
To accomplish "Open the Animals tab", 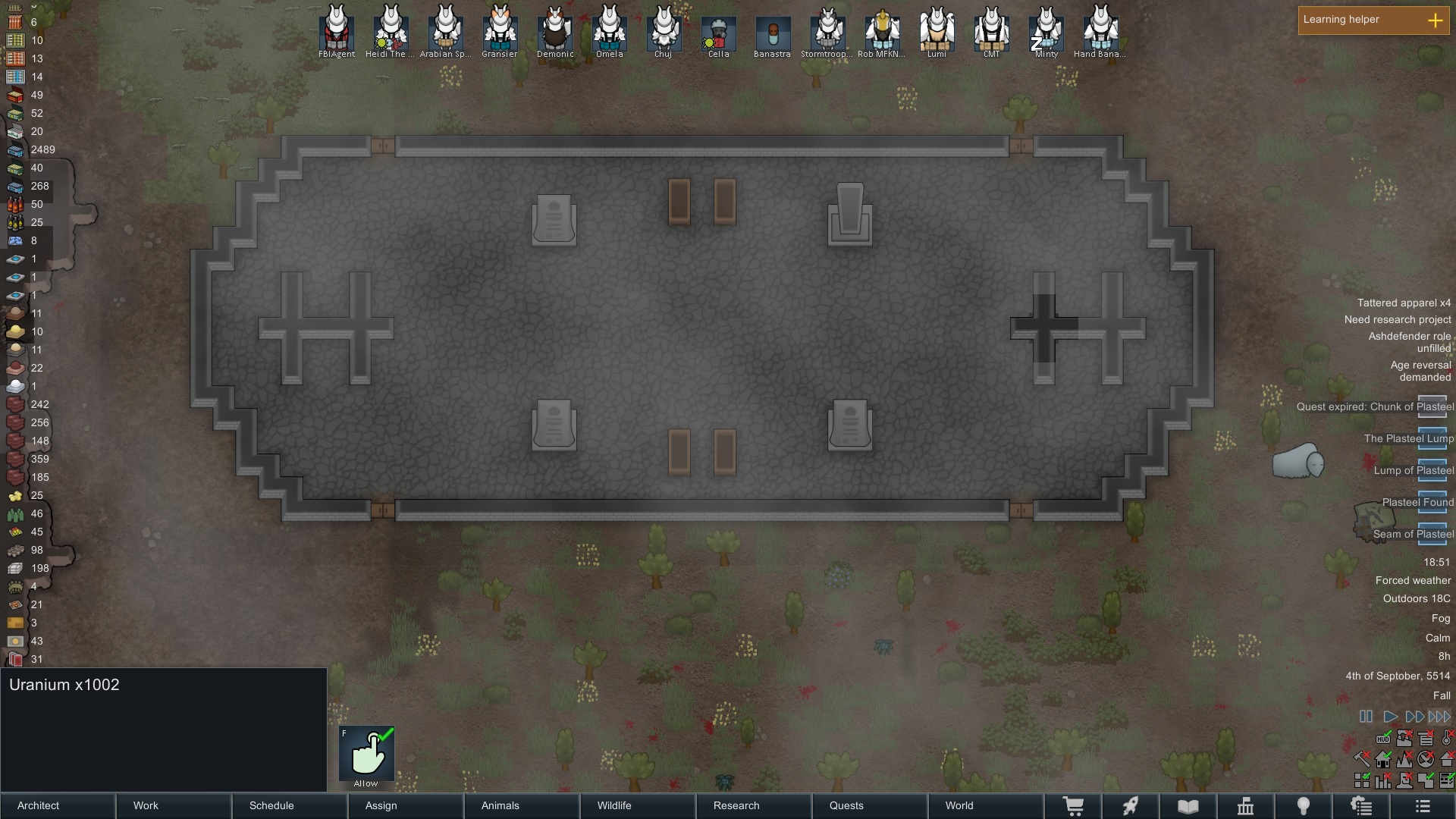I will click(522, 805).
